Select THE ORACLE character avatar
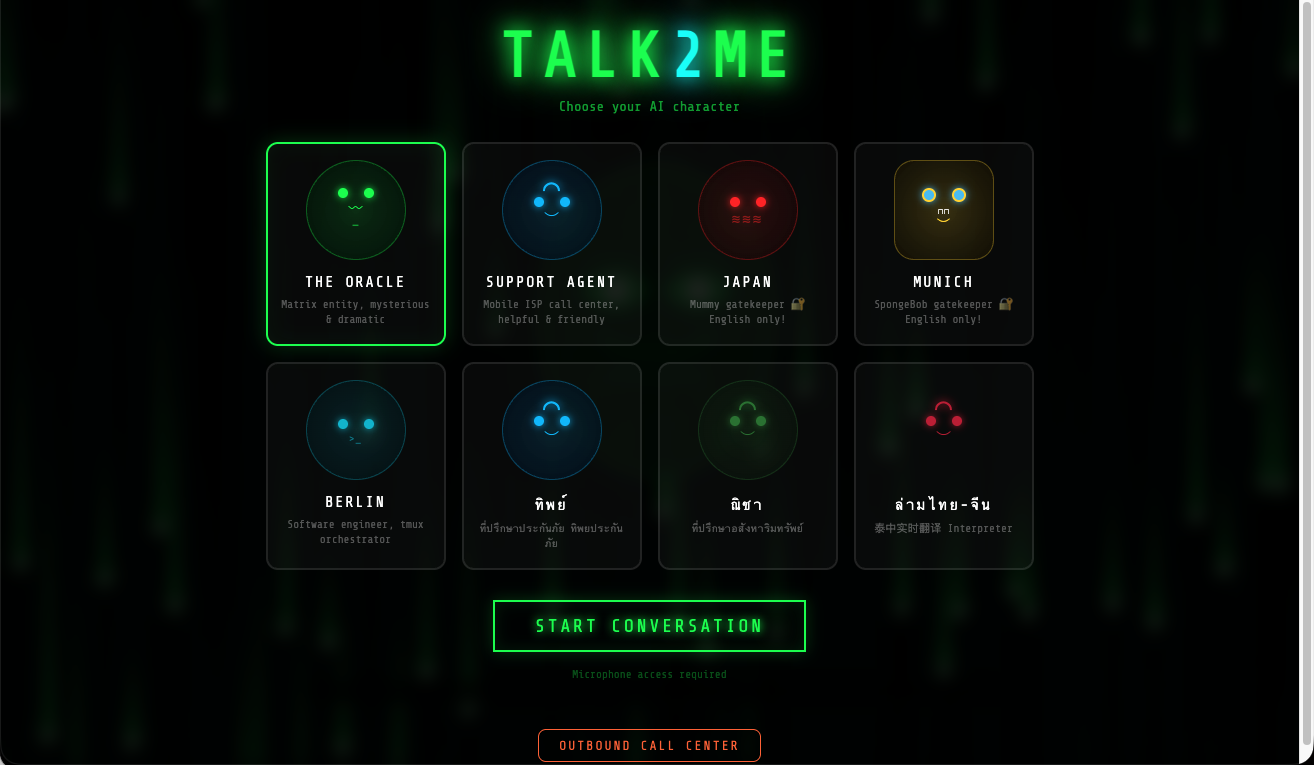This screenshot has height=765, width=1314. point(355,210)
